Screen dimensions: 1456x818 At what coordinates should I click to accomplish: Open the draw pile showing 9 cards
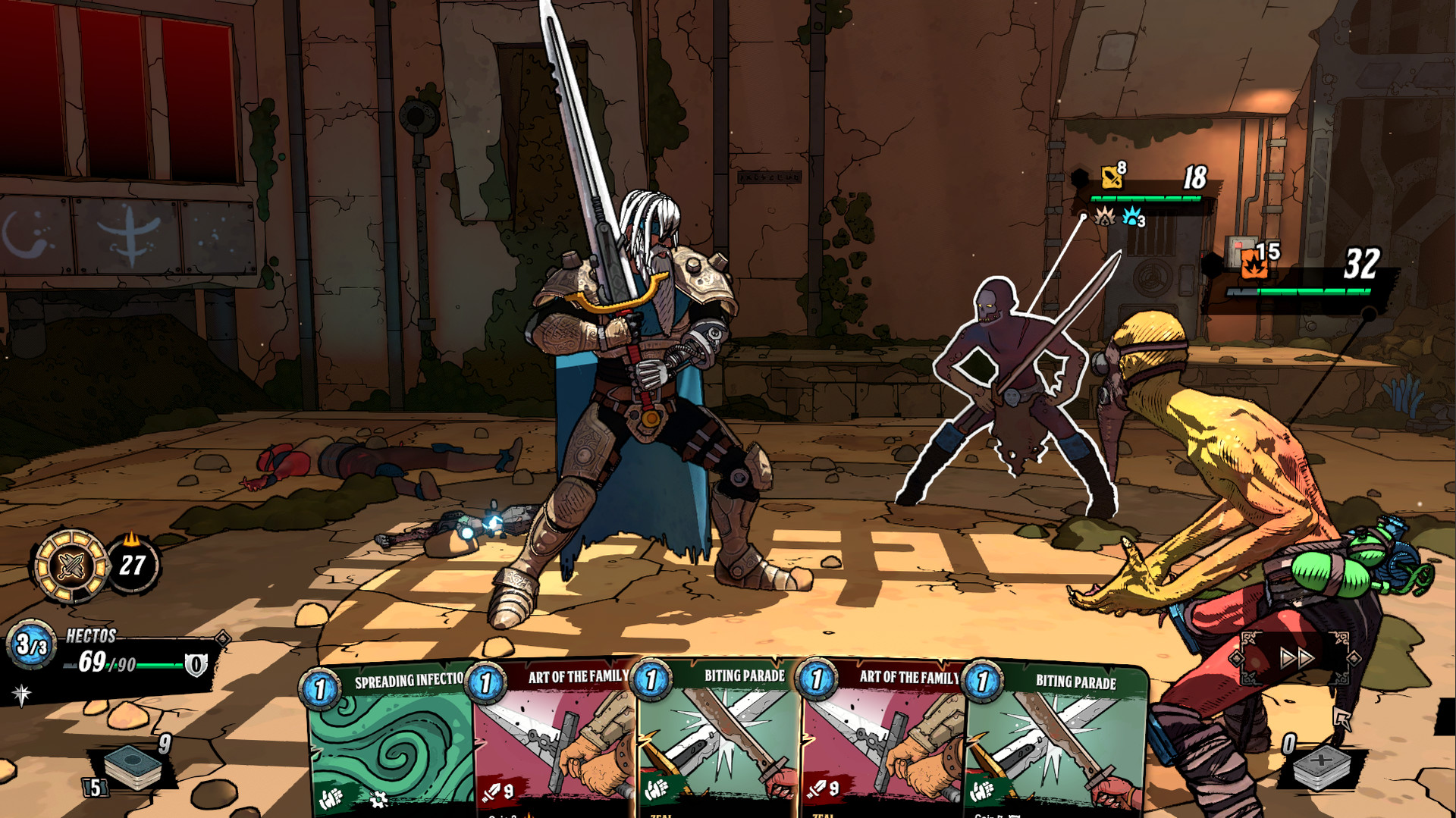pyautogui.click(x=133, y=767)
